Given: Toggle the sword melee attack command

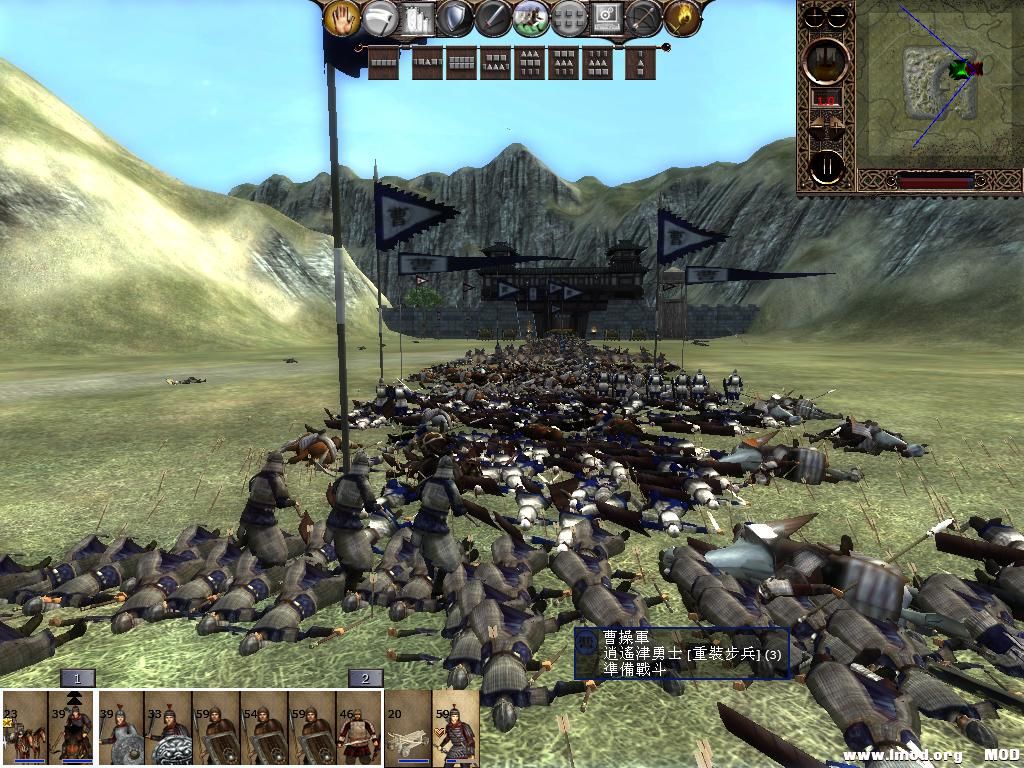Looking at the screenshot, I should click(x=494, y=17).
